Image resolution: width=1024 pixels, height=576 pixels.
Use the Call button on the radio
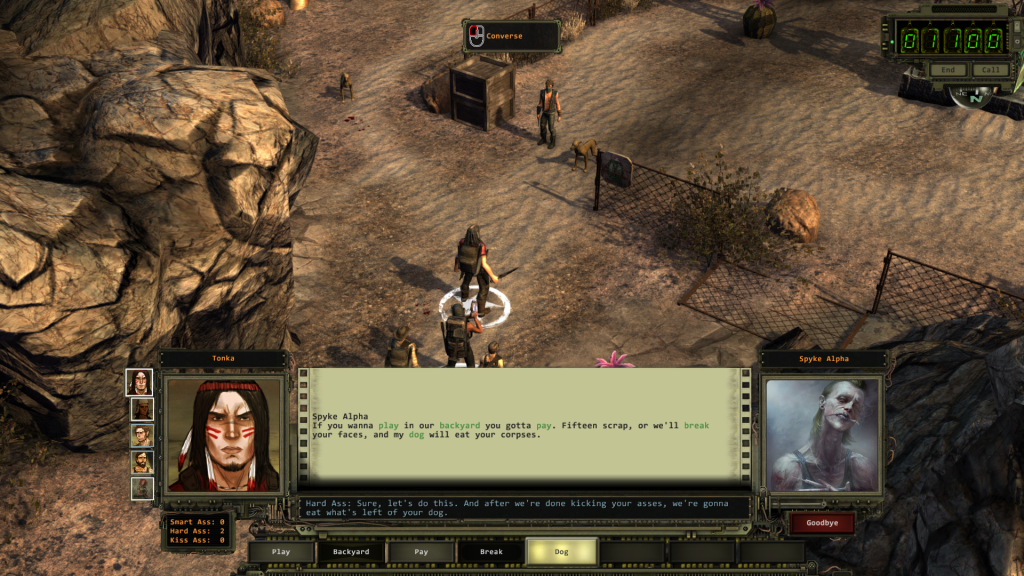point(989,70)
